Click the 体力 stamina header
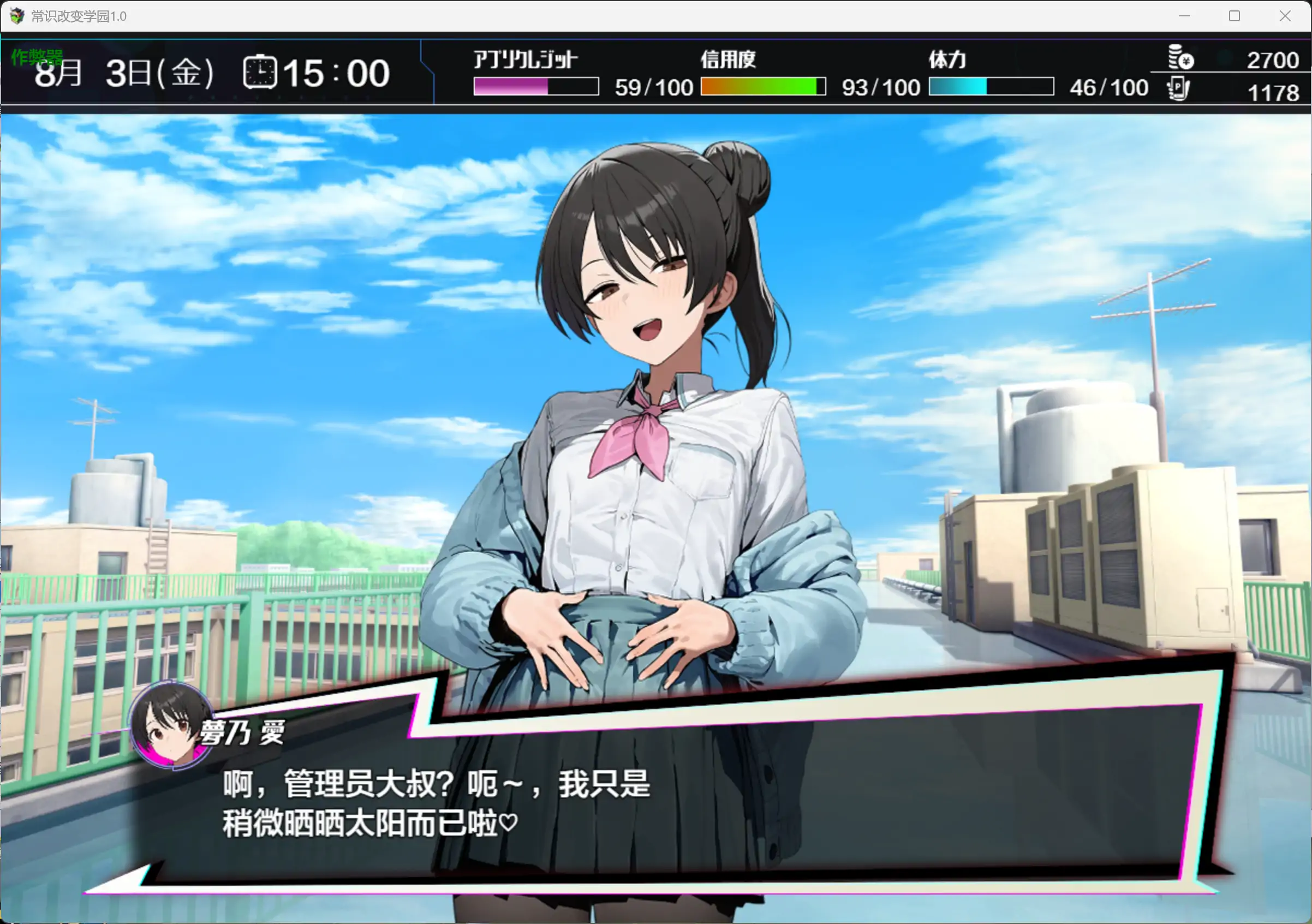1312x924 pixels. pyautogui.click(x=949, y=59)
